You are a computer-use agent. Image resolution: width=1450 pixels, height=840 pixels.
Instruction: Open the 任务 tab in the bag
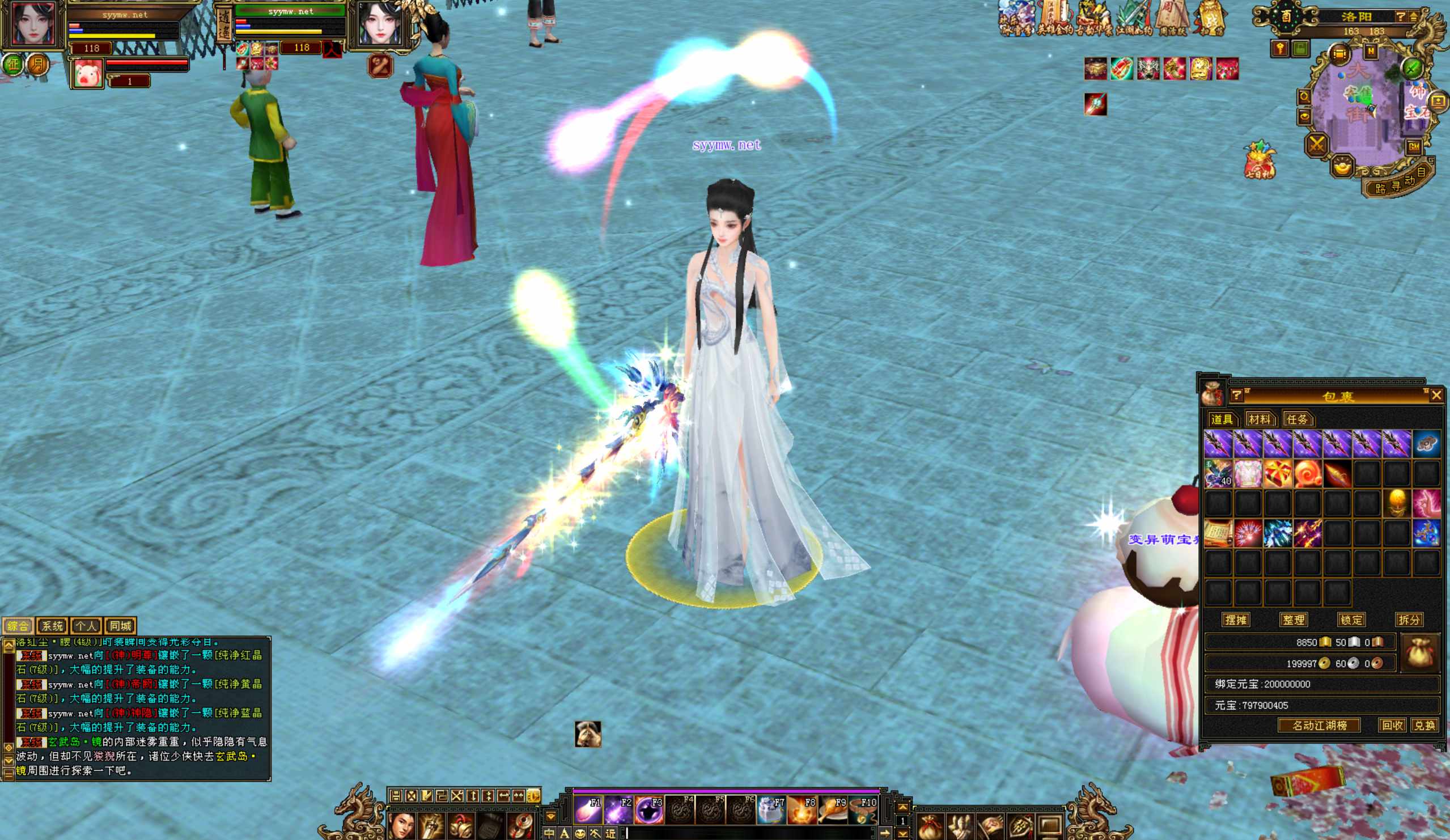pos(1298,419)
